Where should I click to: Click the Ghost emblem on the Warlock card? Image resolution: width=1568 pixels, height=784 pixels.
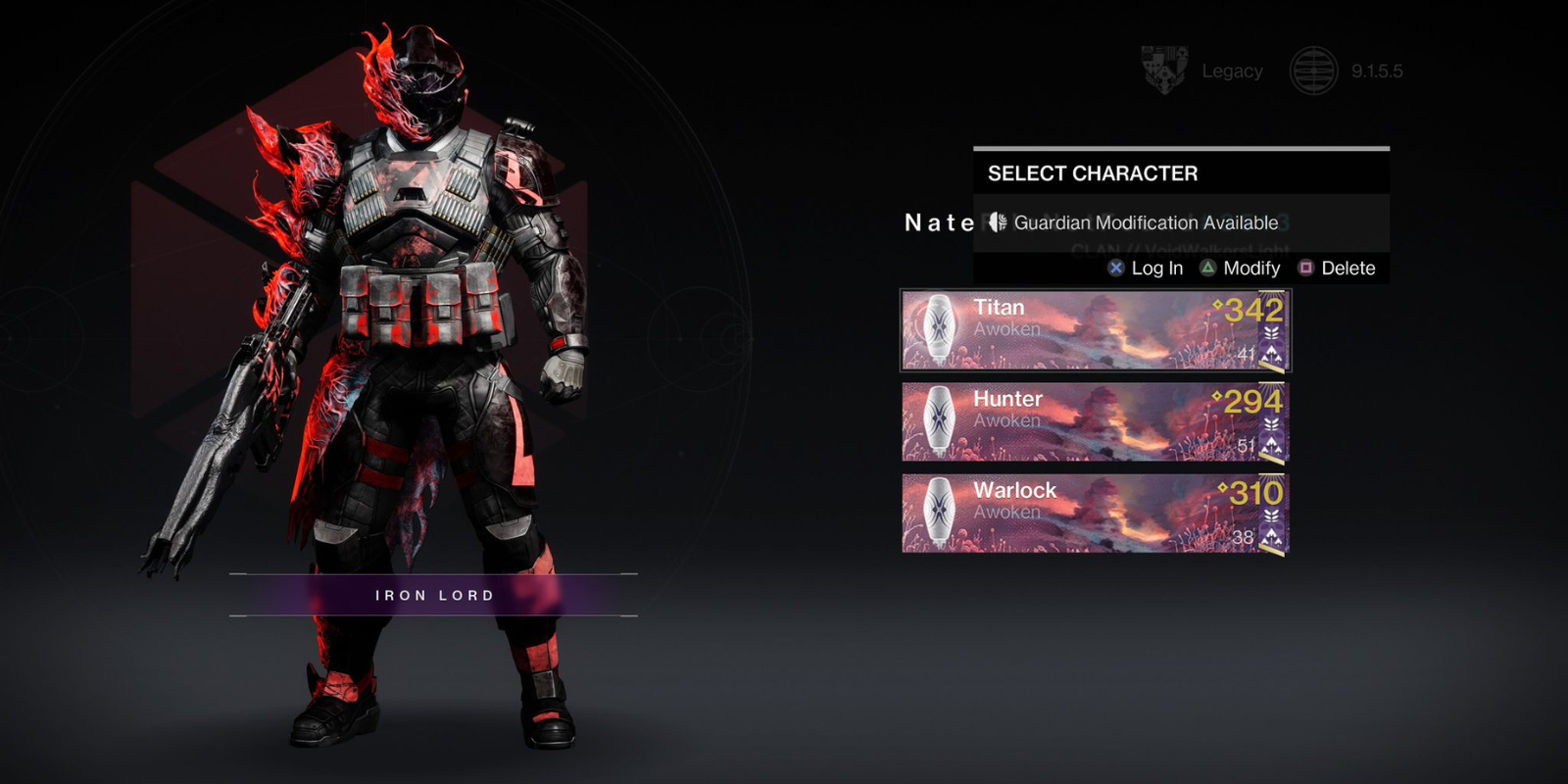pos(940,513)
